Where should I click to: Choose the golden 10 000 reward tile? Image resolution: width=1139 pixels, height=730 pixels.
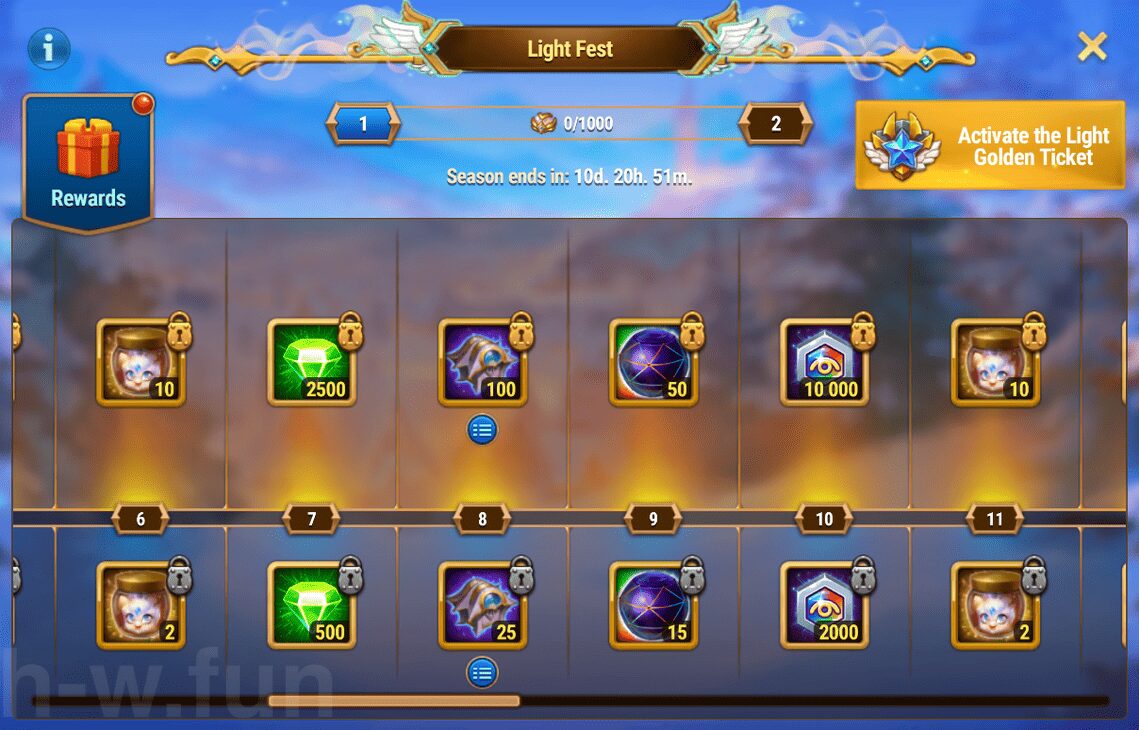point(824,362)
